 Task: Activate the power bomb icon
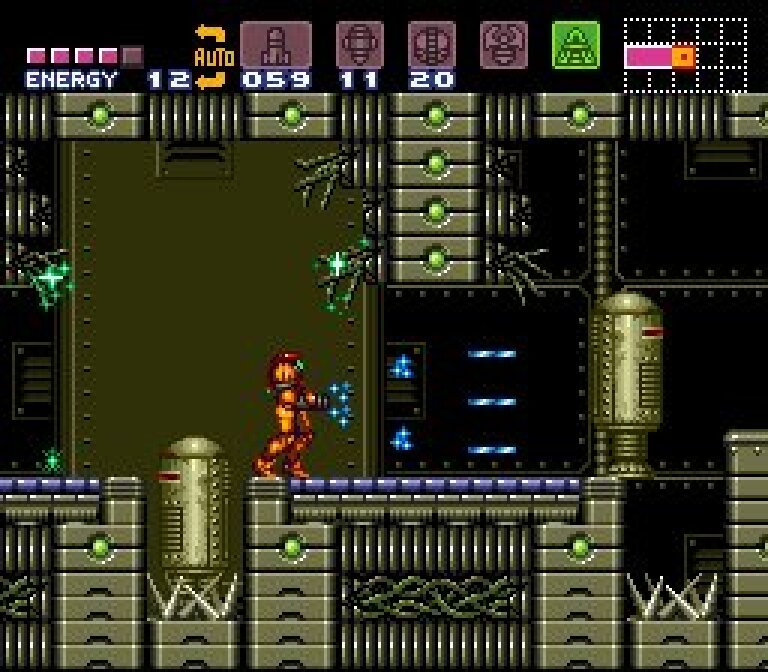tap(431, 45)
